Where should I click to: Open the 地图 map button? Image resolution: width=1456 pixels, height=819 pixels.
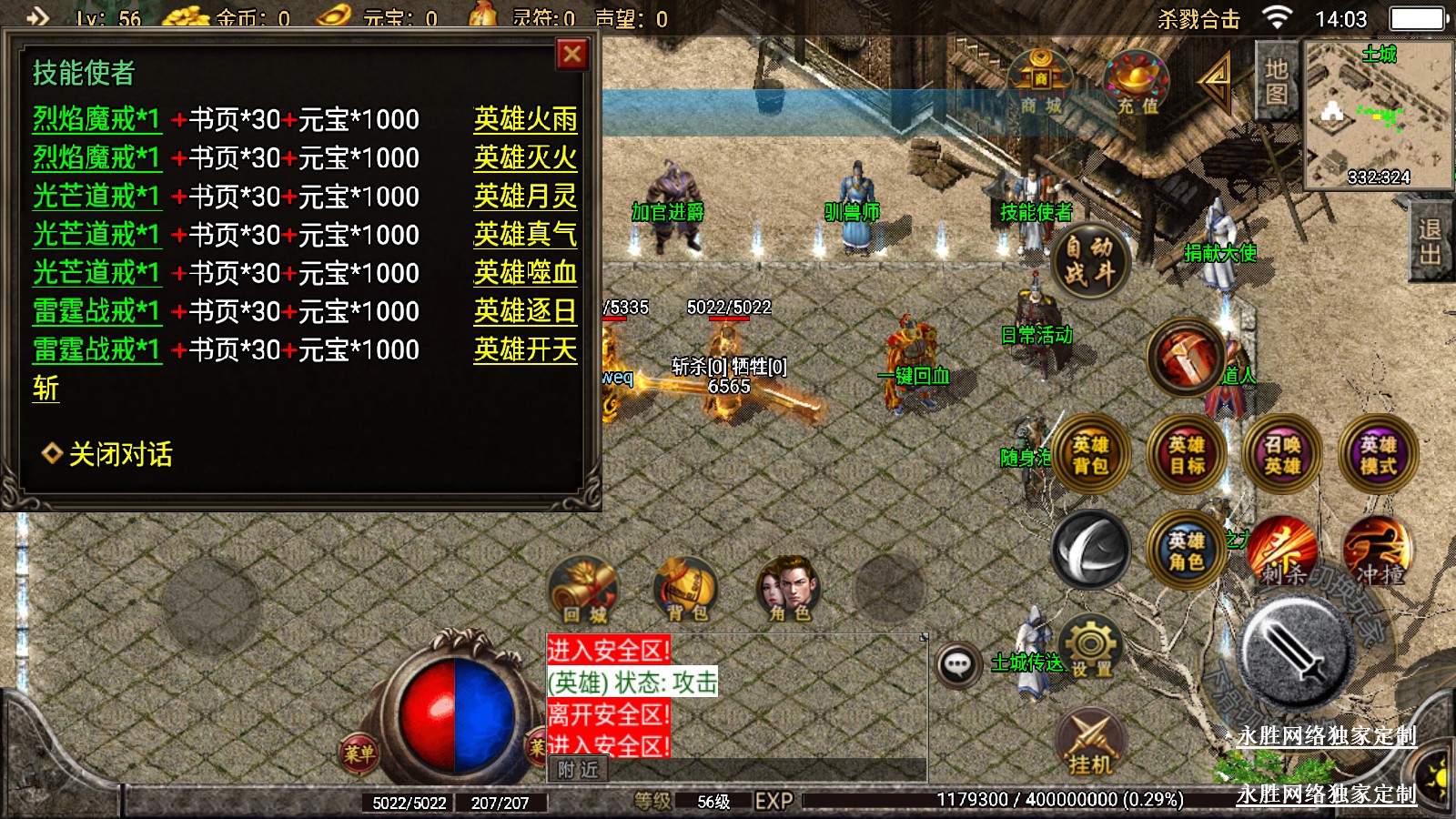point(1276,82)
